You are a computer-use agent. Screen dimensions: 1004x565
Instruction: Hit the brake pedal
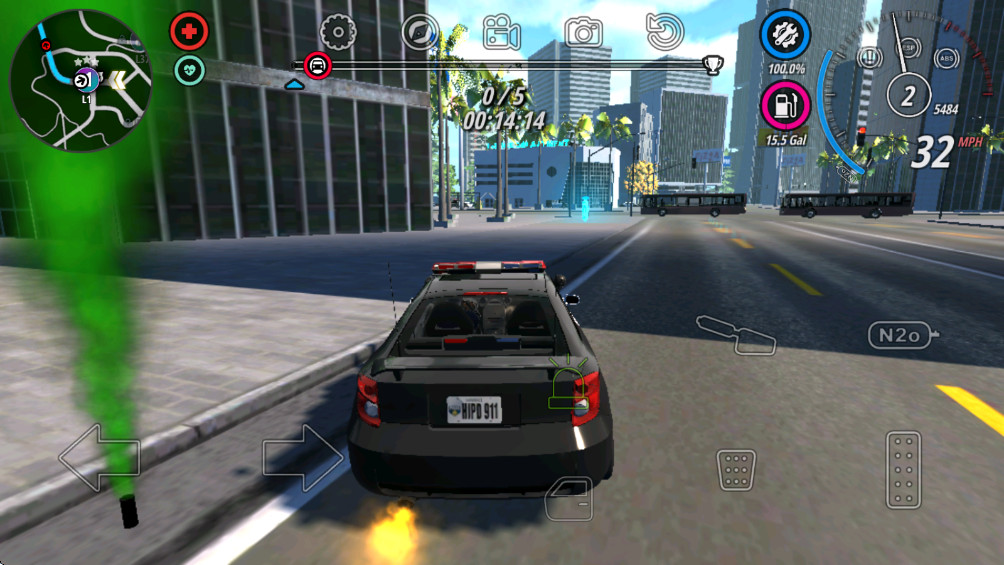pyautogui.click(x=736, y=469)
